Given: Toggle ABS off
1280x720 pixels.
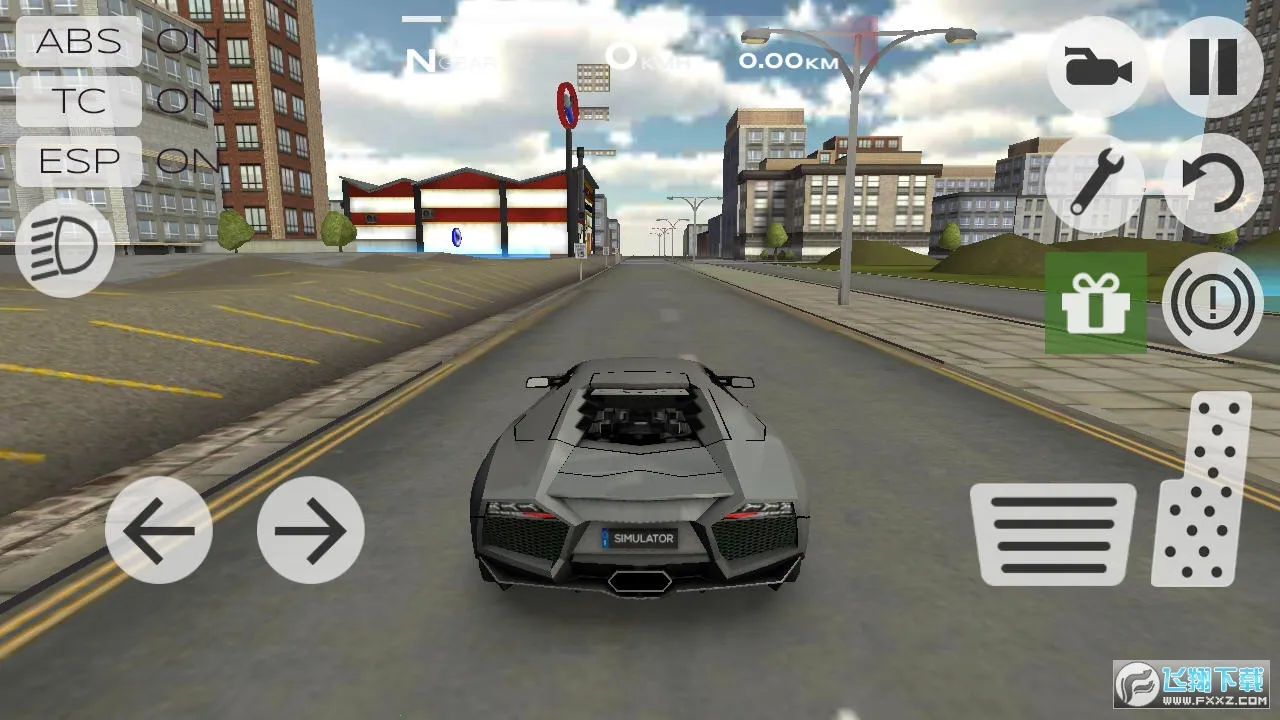Looking at the screenshot, I should 79,42.
